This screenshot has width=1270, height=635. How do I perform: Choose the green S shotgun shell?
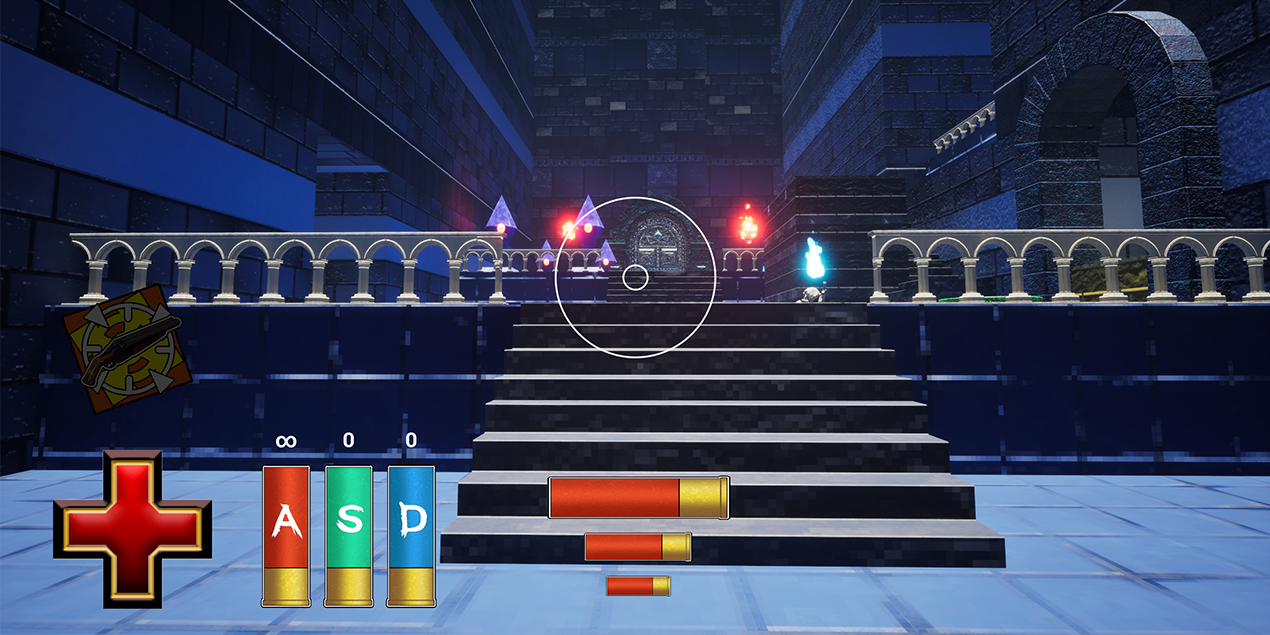(348, 535)
